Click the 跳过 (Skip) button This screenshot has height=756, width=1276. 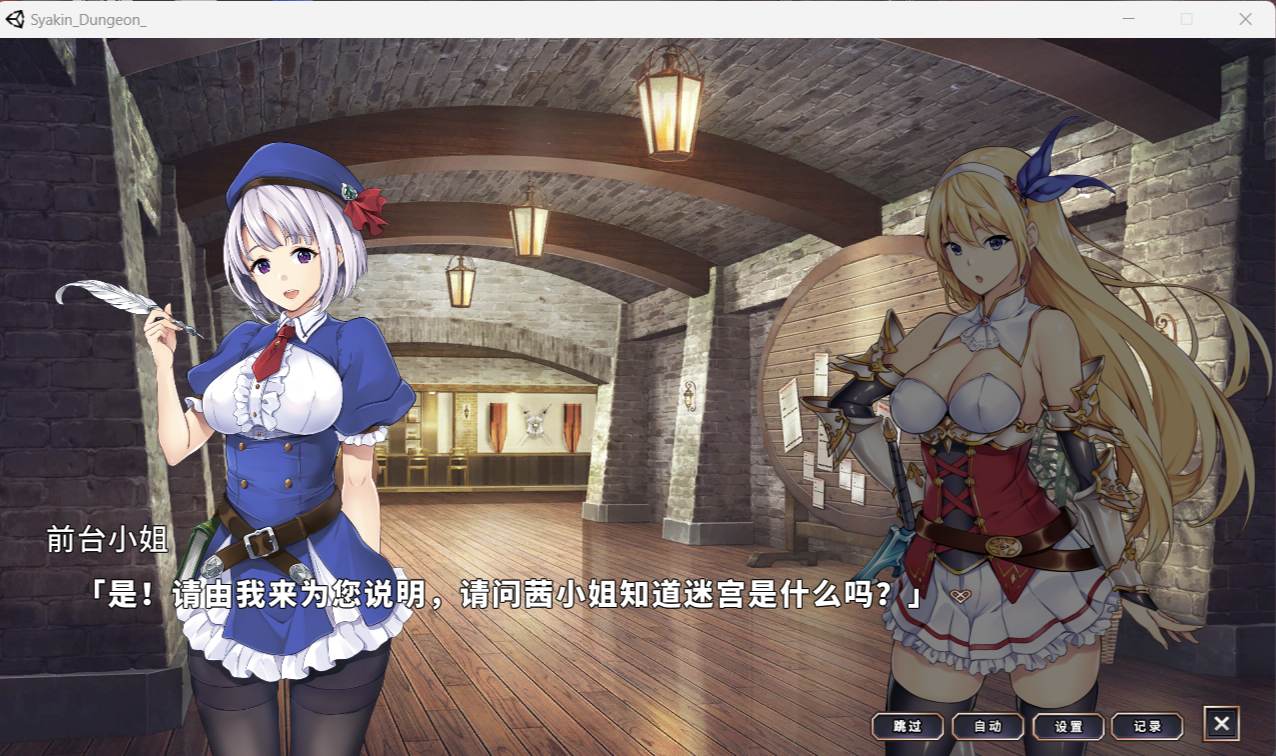pyautogui.click(x=907, y=726)
